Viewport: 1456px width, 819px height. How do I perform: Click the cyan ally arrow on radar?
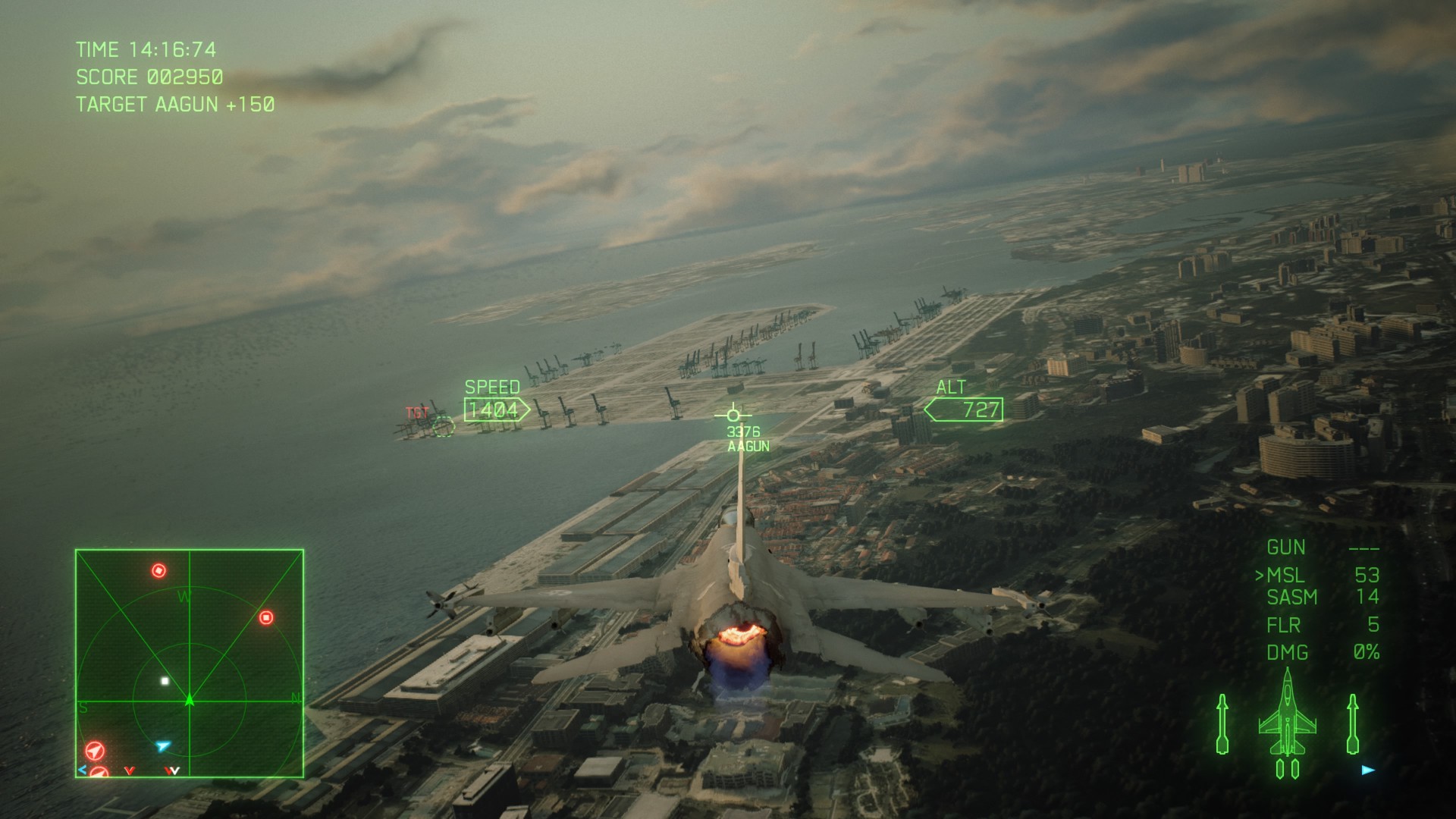[x=162, y=746]
